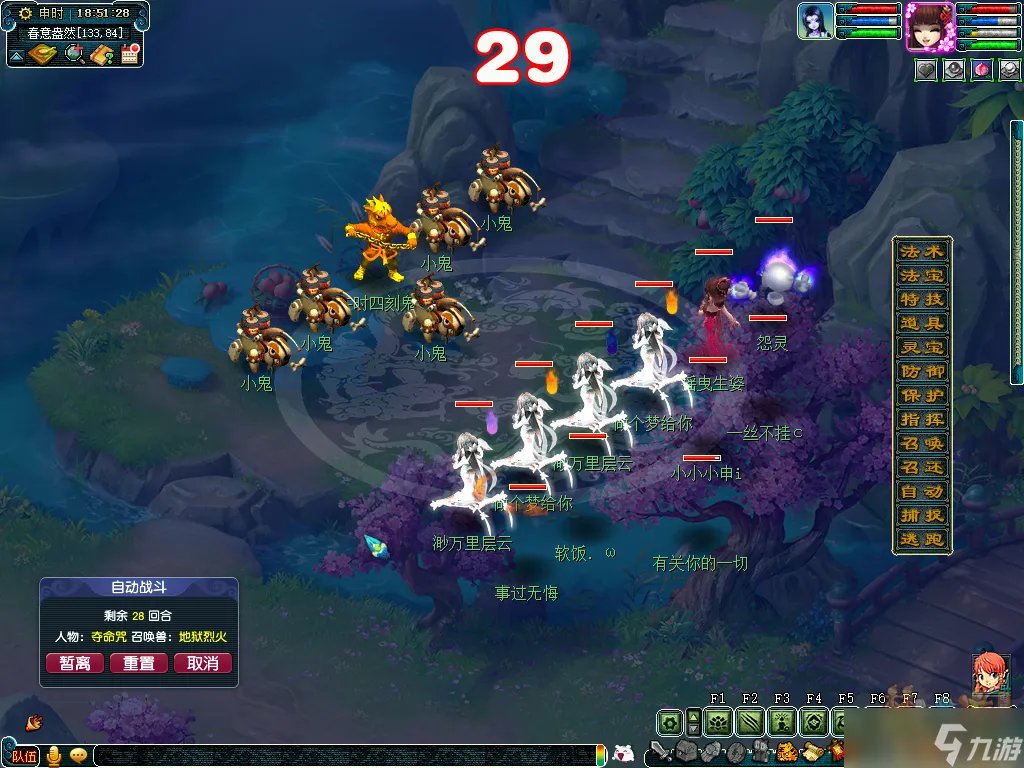Activate the F1 lotus skill shortcut
Image resolution: width=1024 pixels, height=768 pixels.
pyautogui.click(x=718, y=722)
